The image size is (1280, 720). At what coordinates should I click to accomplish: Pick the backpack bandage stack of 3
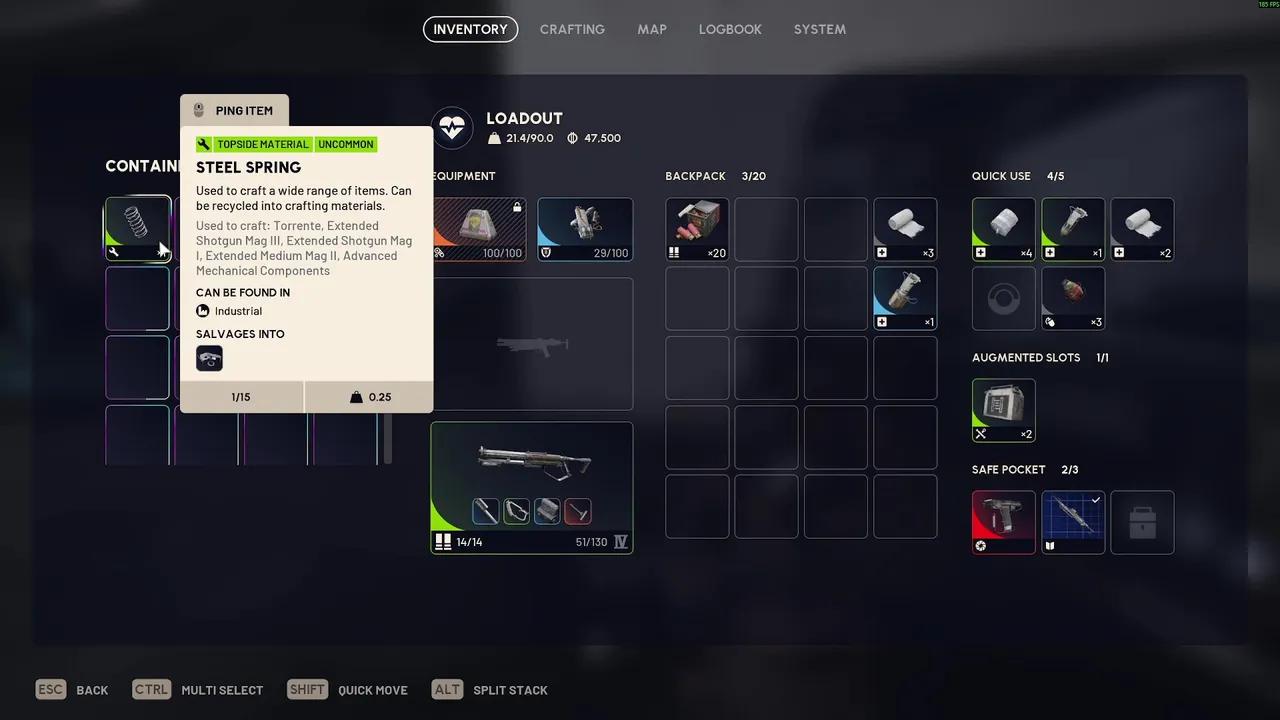point(905,228)
